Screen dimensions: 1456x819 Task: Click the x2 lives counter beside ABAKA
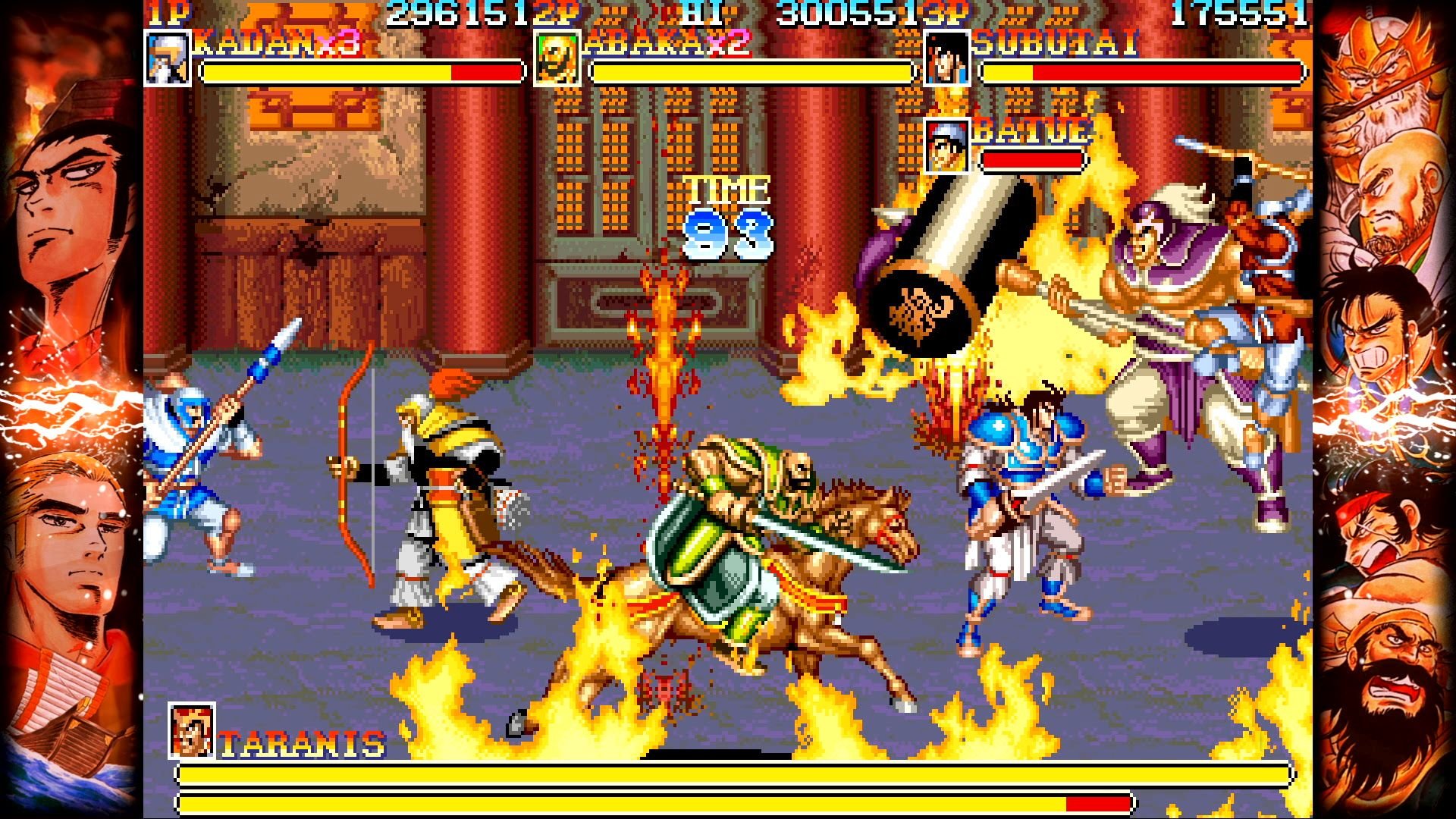726,44
